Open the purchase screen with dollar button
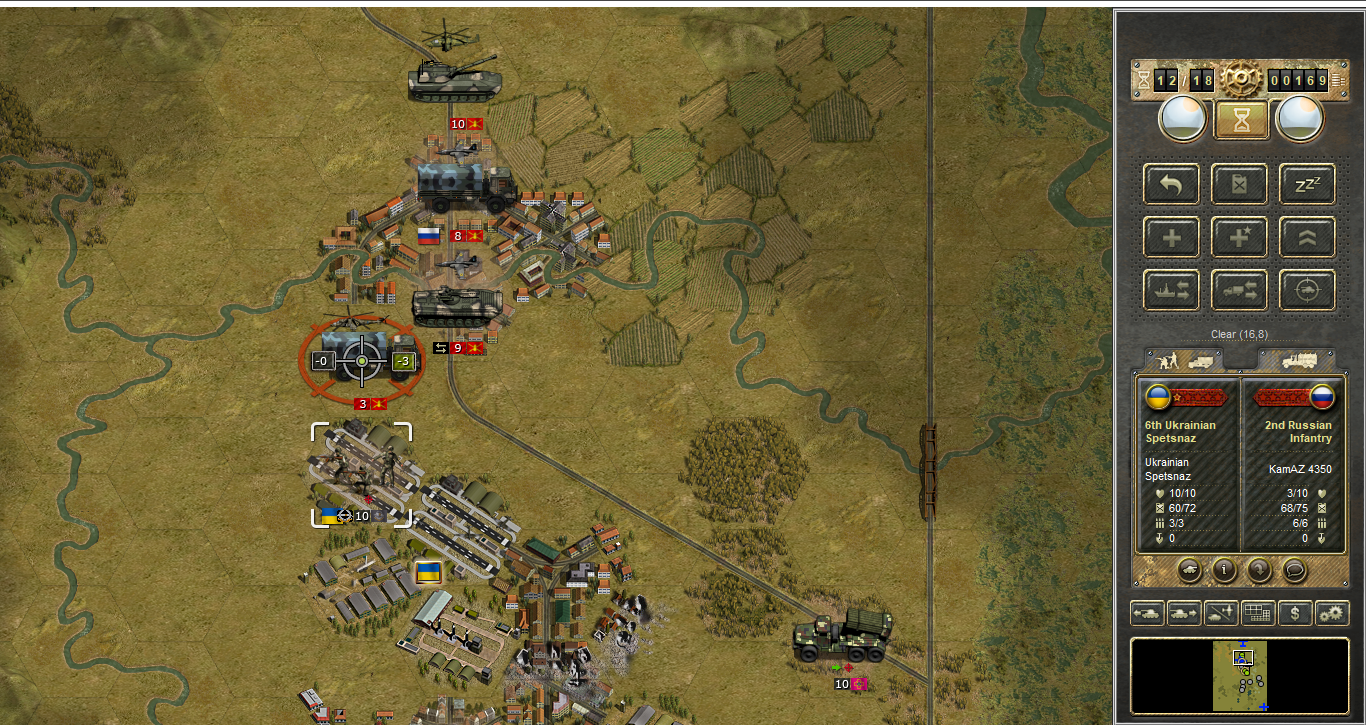 coord(1295,613)
